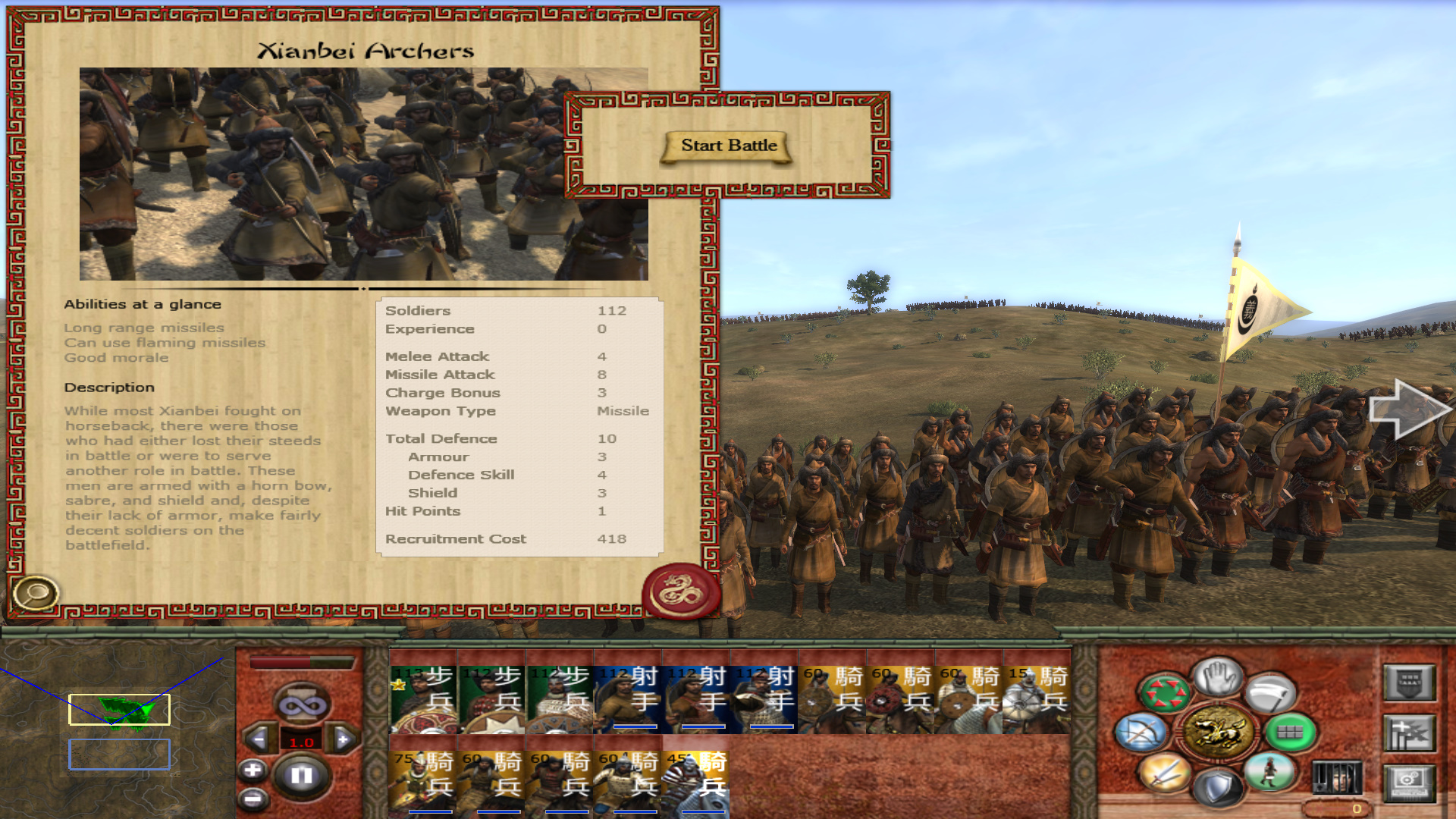The image size is (1456, 819).
Task: Start the battle
Action: [x=728, y=146]
